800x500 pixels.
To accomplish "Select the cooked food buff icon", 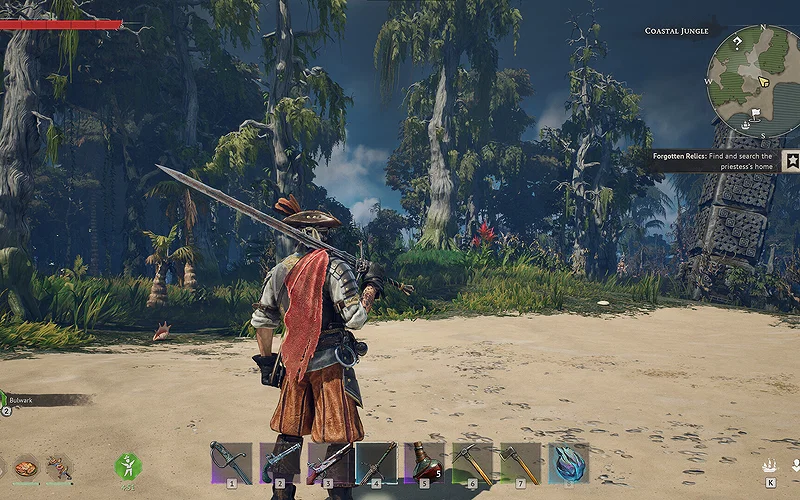I will (x=26, y=467).
